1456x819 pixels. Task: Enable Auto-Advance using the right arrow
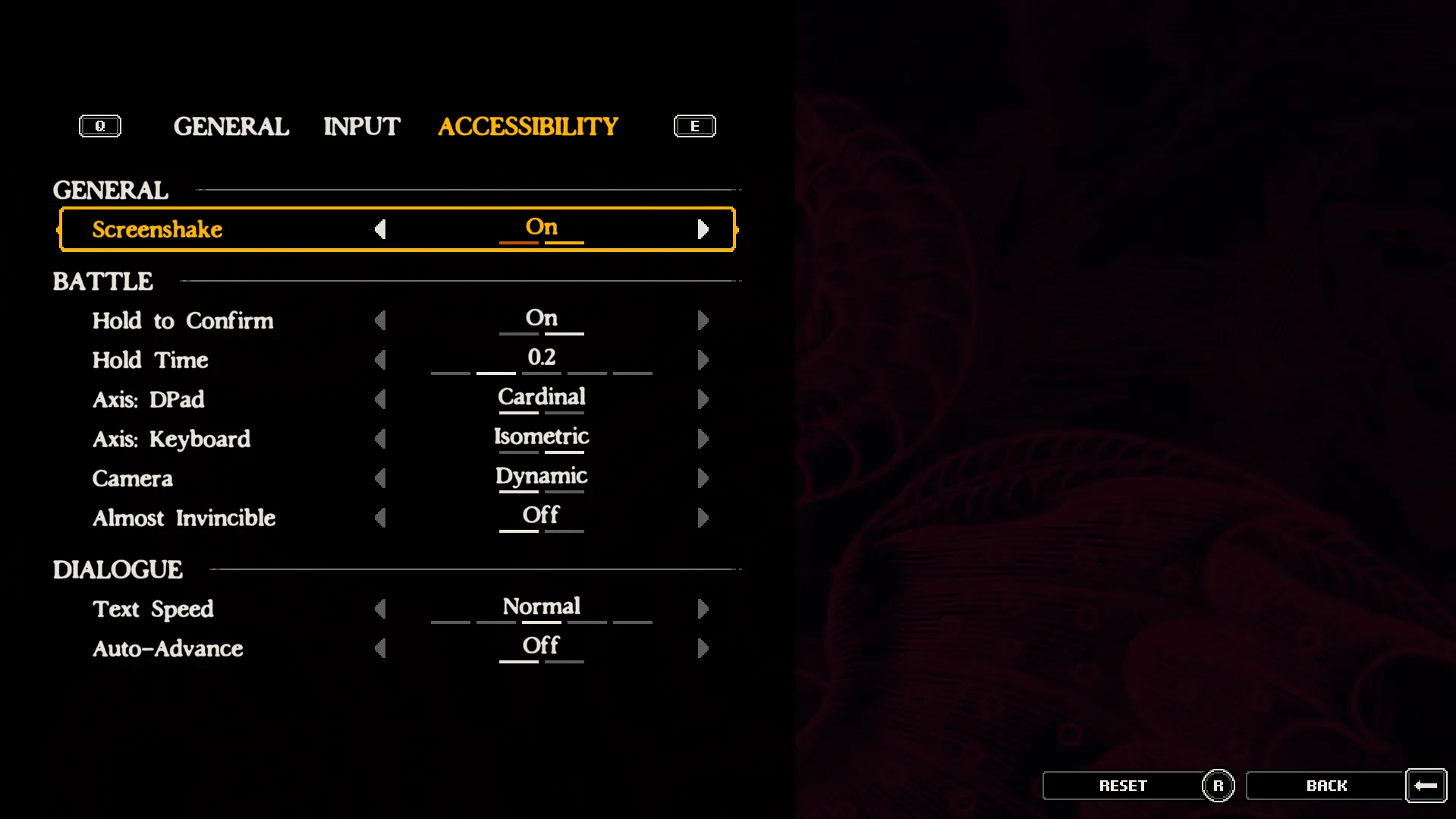(x=703, y=648)
